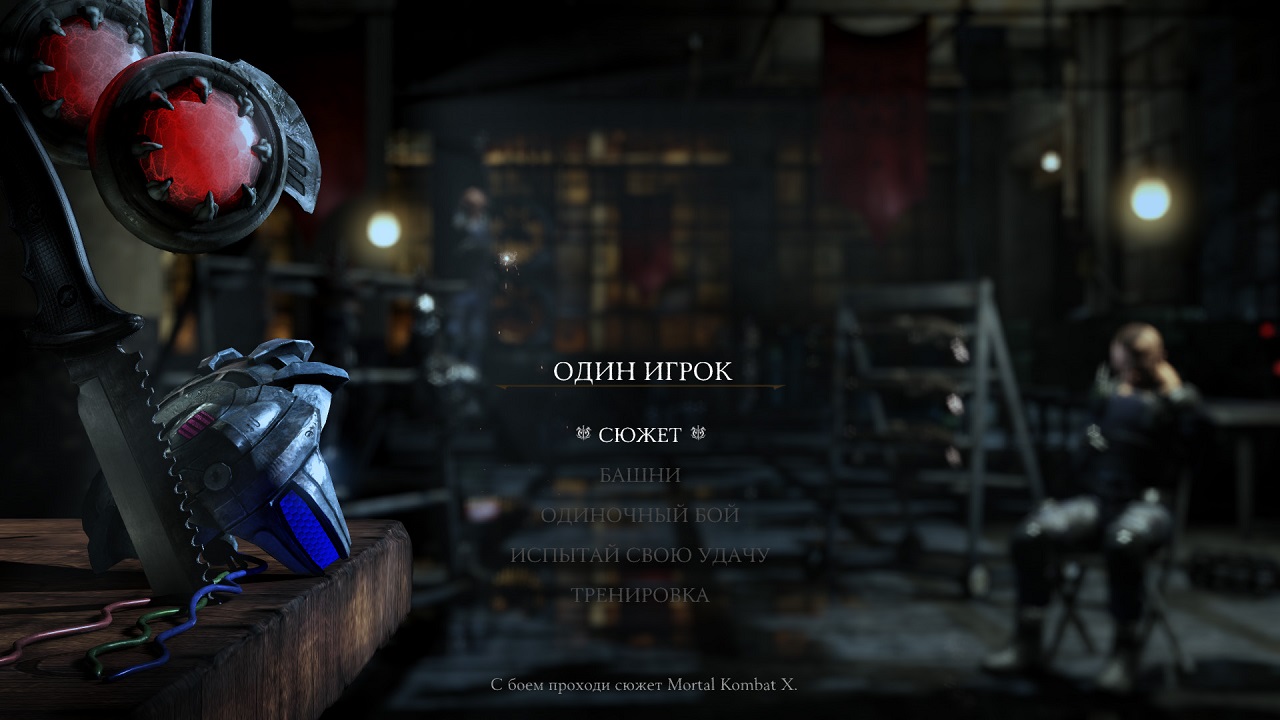
Task: Enter the ТРЕНИРОВКА training mode
Action: (640, 595)
